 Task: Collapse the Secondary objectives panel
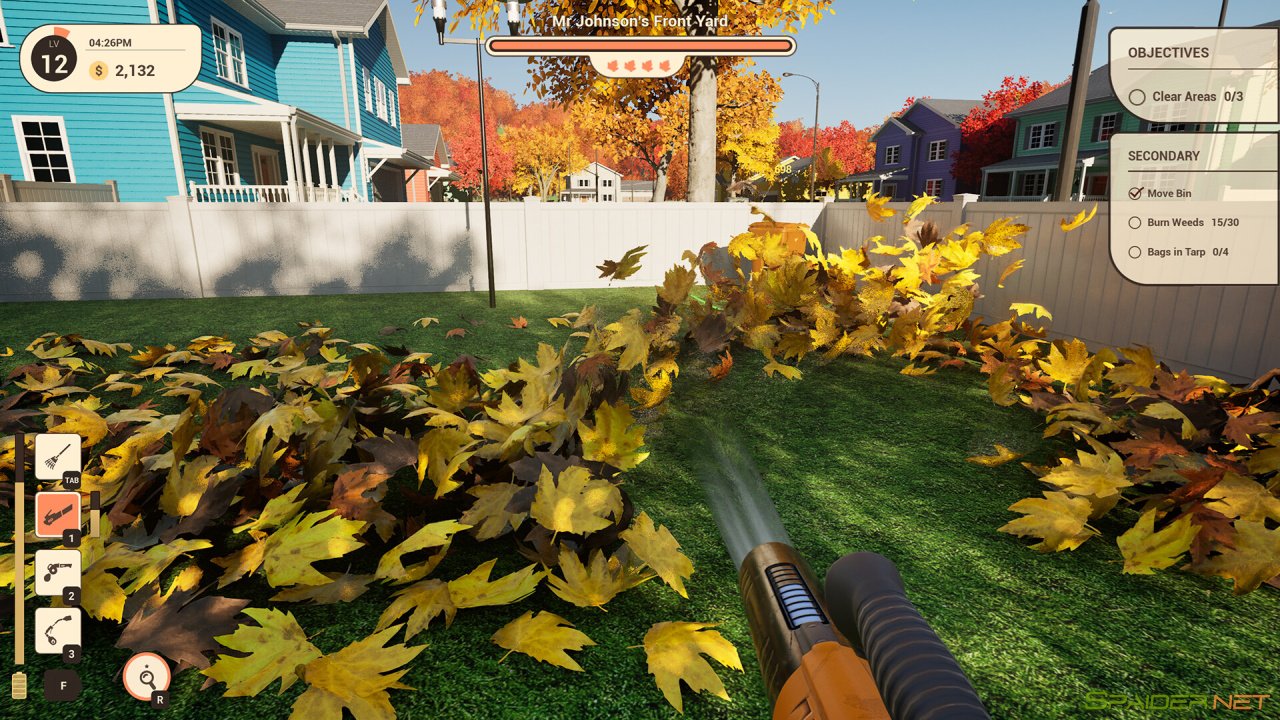[x=1164, y=156]
